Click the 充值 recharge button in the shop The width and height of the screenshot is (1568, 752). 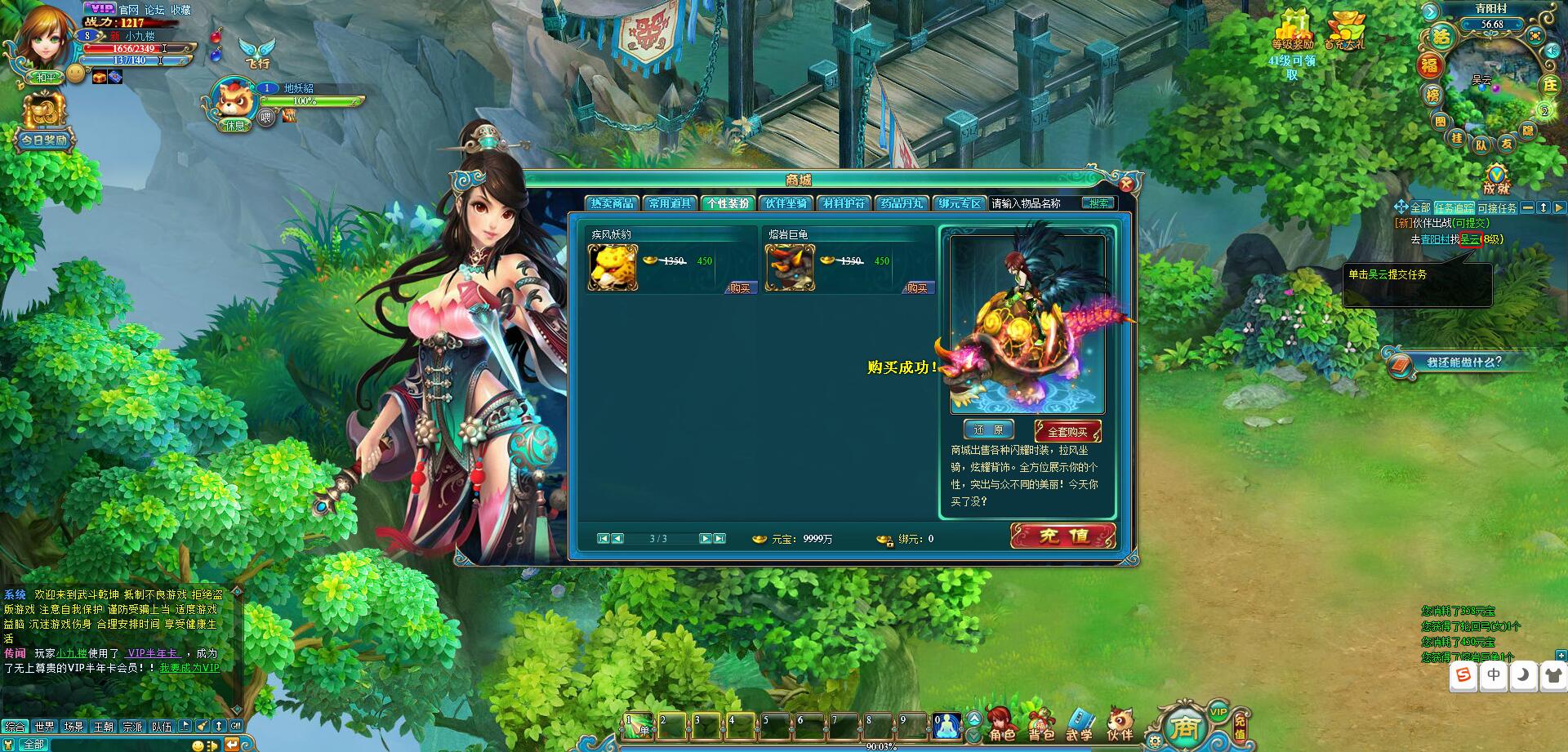[x=1062, y=537]
